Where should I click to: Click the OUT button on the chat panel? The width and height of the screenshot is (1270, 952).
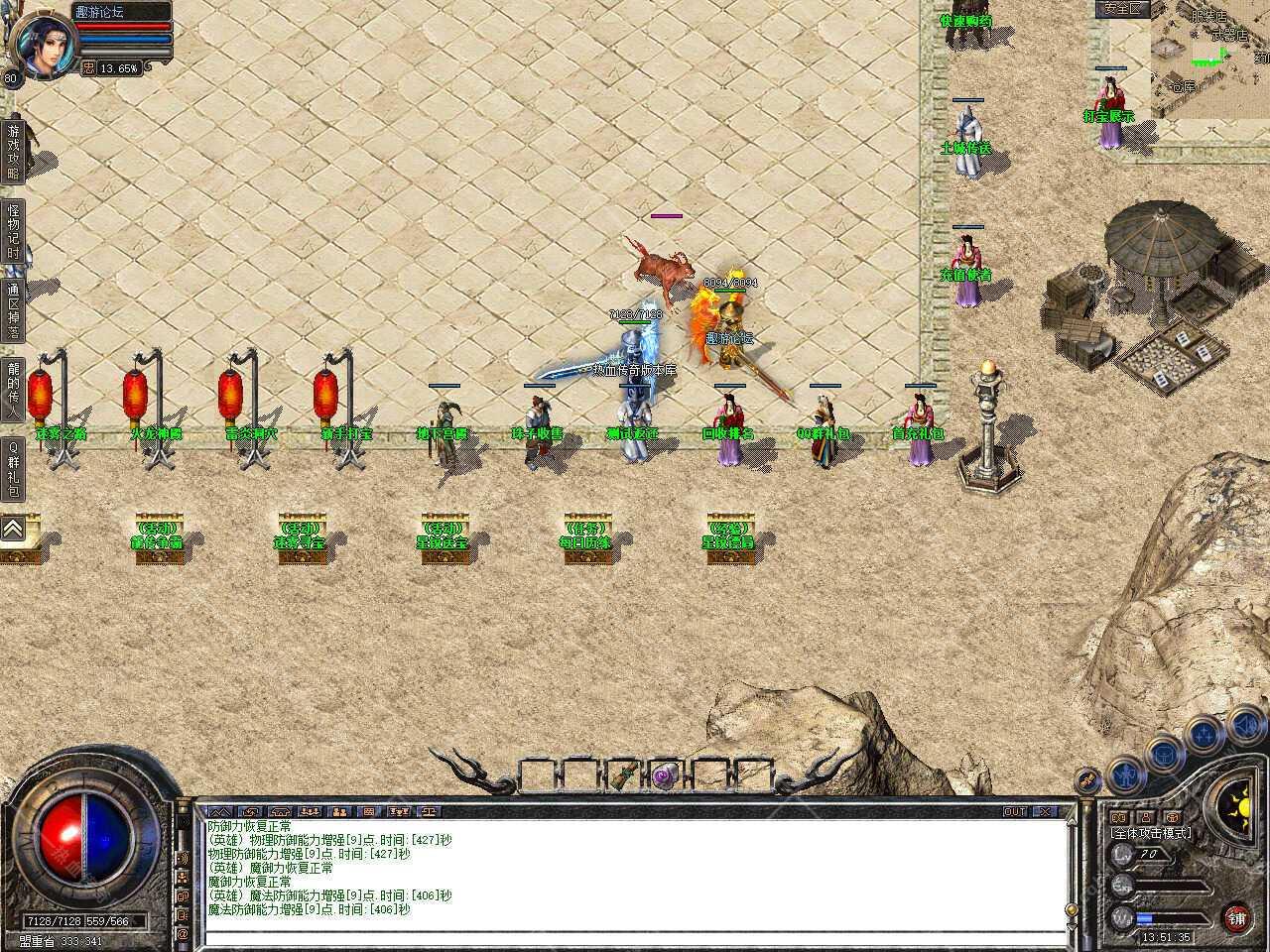(x=1015, y=811)
